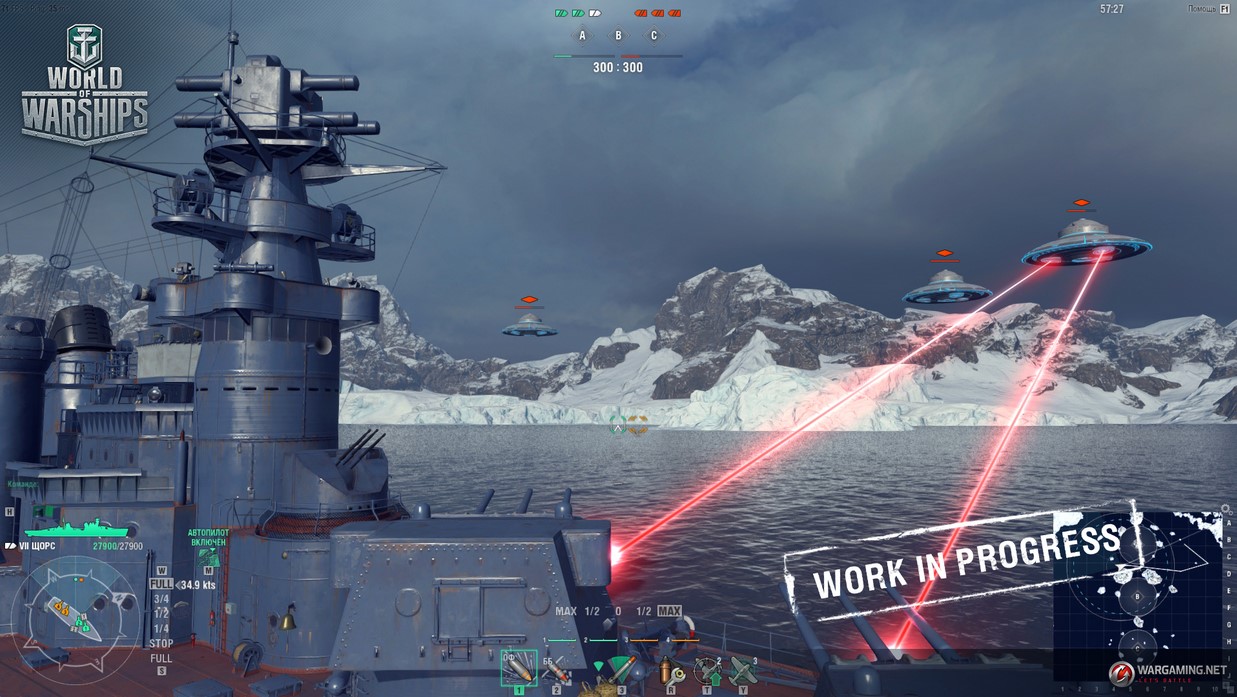This screenshot has height=697, width=1237.
Task: Click the minimap settings gear icon
Action: 1227,510
